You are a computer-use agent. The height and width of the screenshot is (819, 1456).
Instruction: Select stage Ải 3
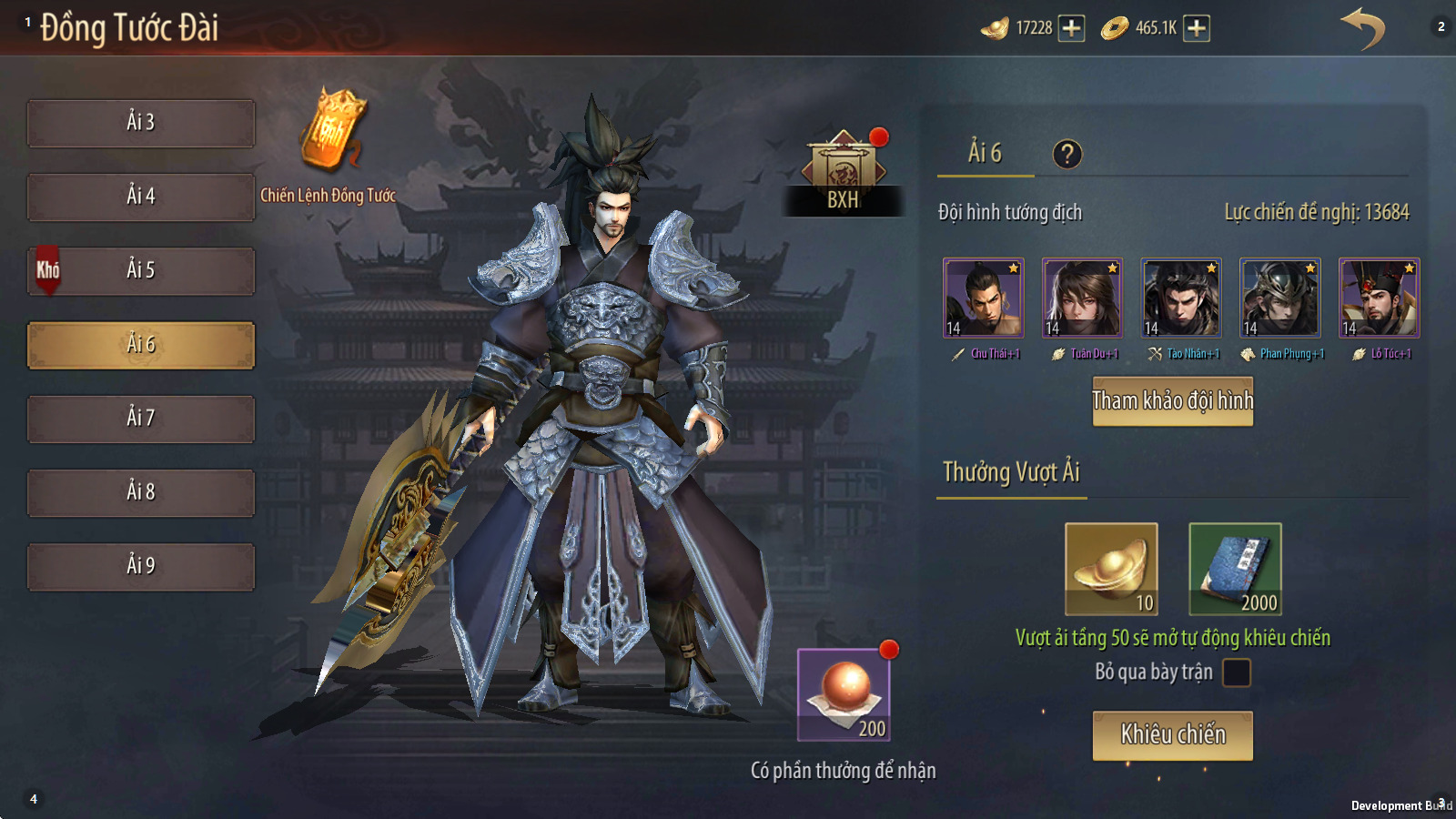[x=141, y=123]
